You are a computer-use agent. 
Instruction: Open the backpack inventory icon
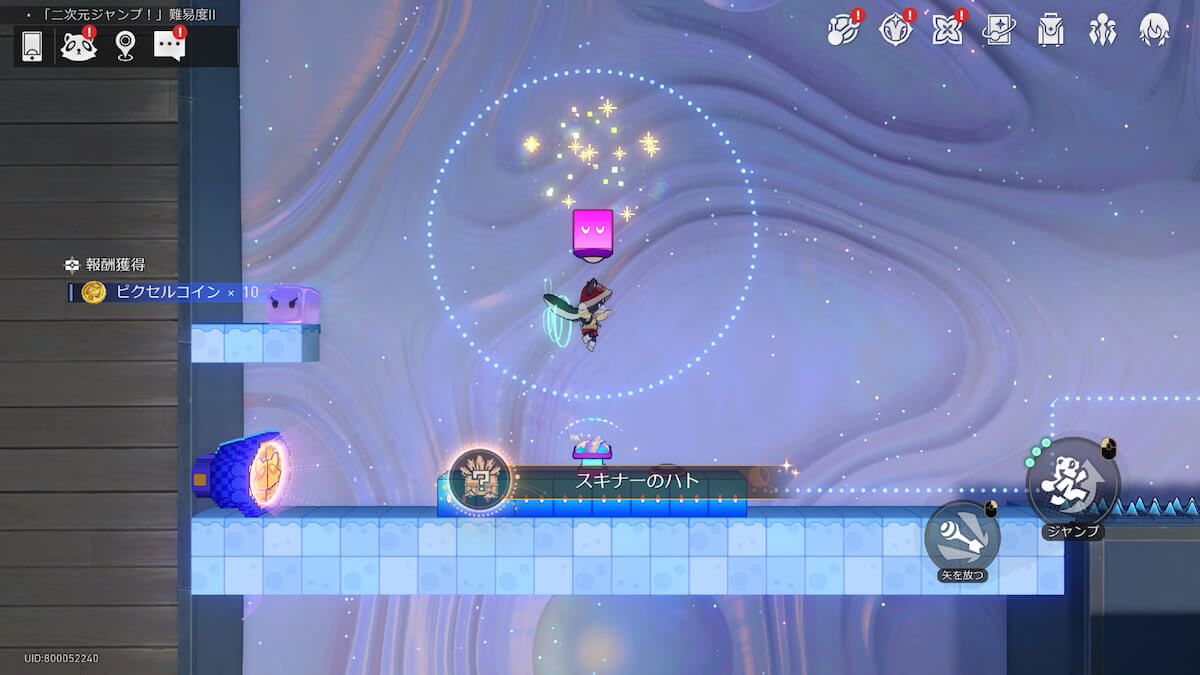click(1050, 31)
